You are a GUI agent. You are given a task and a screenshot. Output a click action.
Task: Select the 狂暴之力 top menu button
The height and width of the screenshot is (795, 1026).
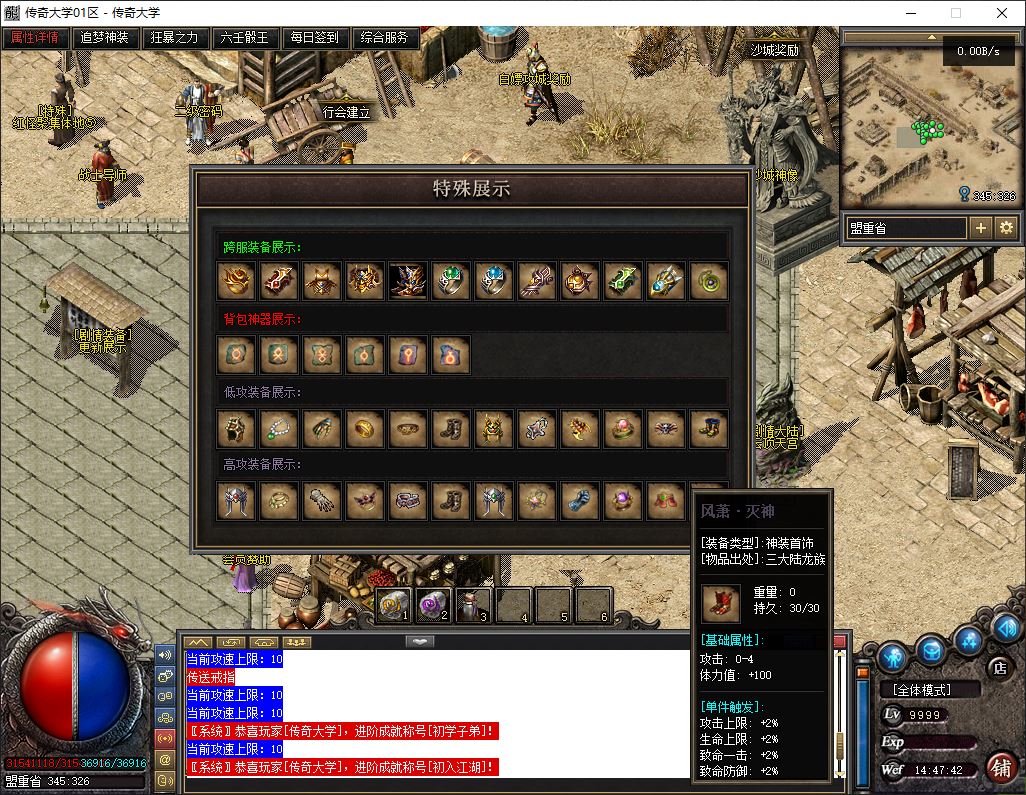tap(175, 38)
